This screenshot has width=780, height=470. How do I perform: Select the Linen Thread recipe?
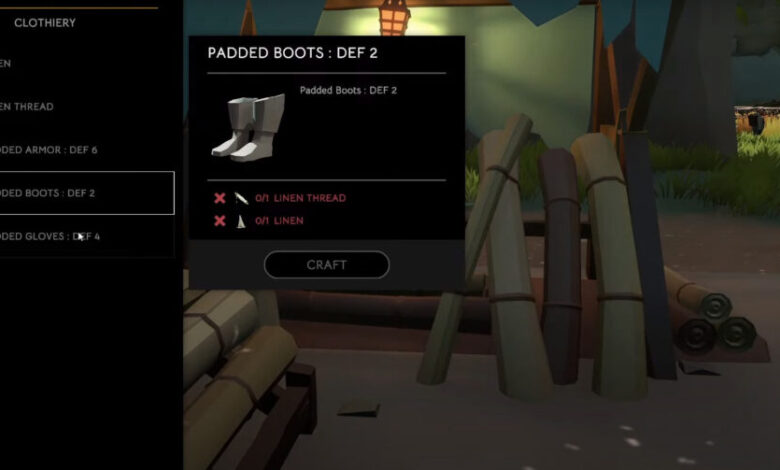(x=28, y=107)
